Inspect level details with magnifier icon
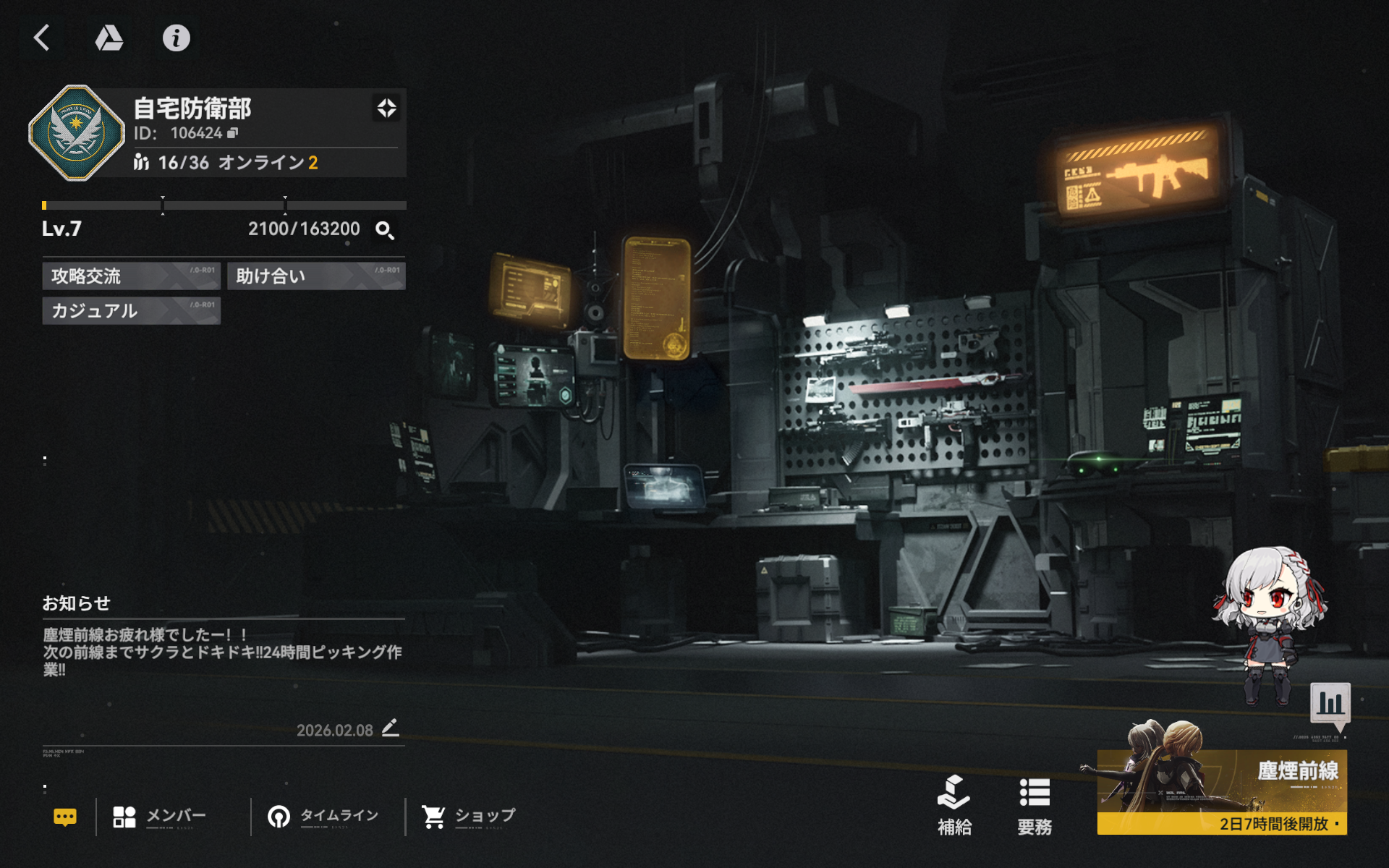This screenshot has height=868, width=1389. 384,230
